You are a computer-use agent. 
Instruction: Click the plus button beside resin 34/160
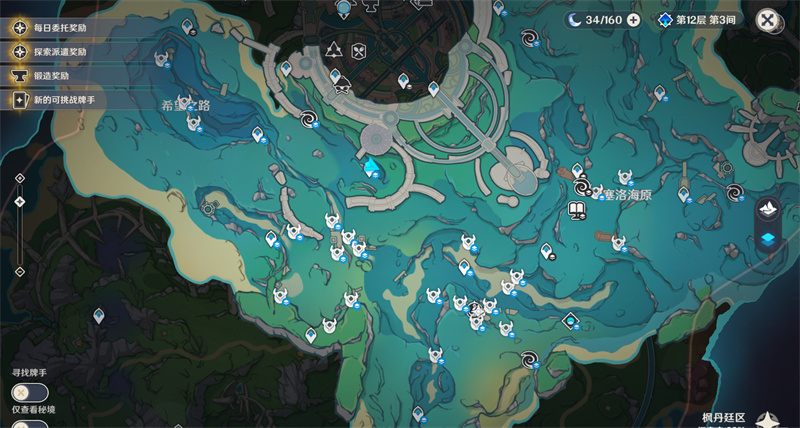pyautogui.click(x=633, y=20)
